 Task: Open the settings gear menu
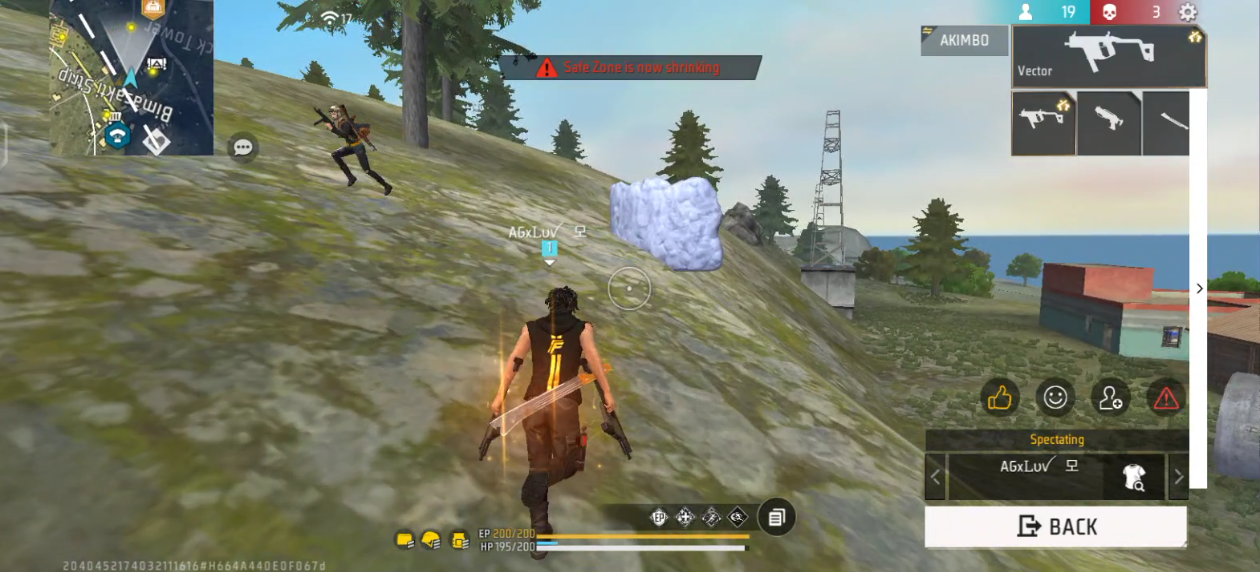[x=1187, y=12]
